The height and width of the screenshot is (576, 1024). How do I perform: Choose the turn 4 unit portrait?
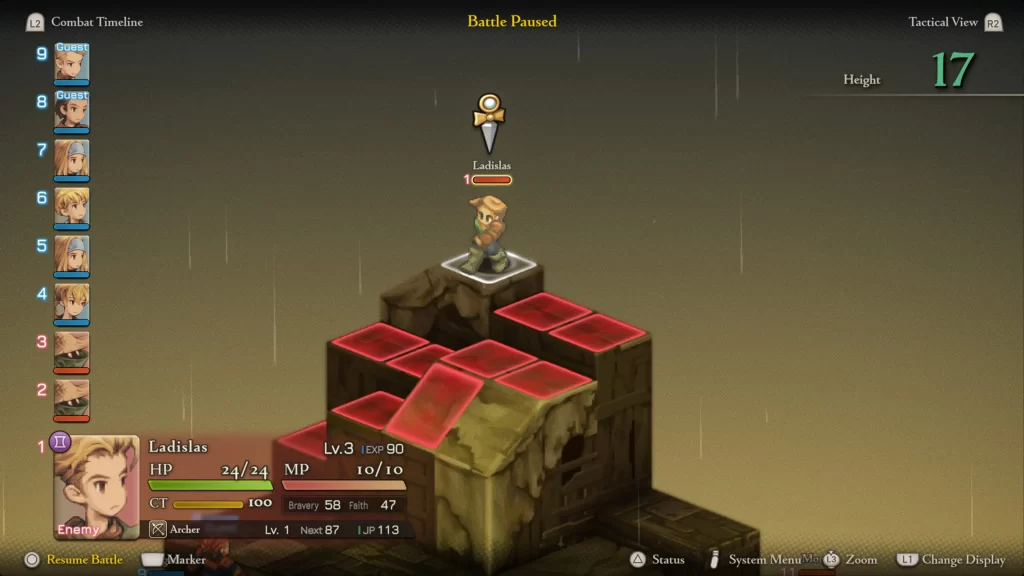coord(72,302)
